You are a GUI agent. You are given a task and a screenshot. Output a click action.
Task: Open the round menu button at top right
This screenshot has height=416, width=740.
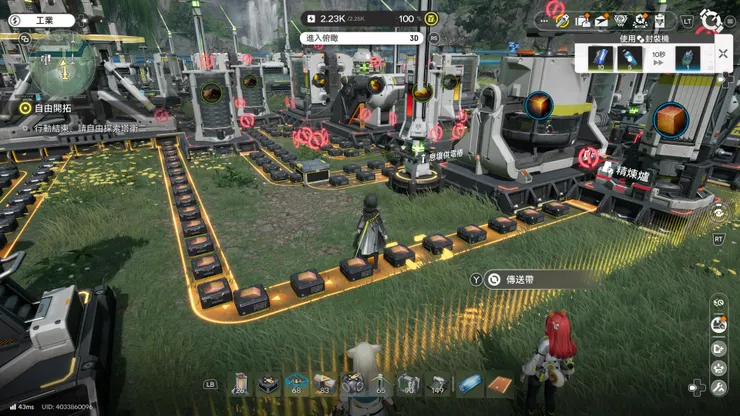pos(711,19)
